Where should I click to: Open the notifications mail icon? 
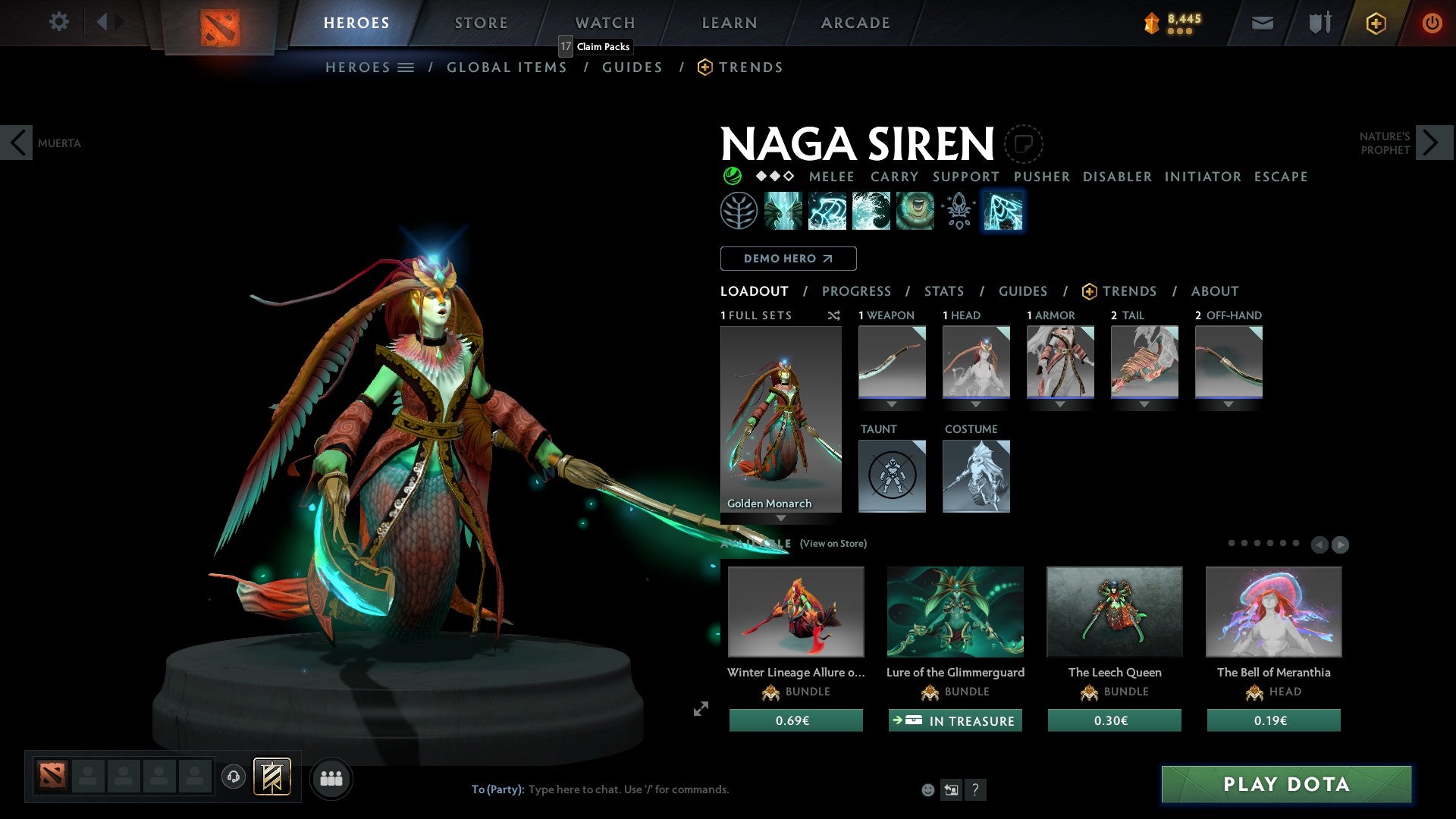coord(1261,23)
